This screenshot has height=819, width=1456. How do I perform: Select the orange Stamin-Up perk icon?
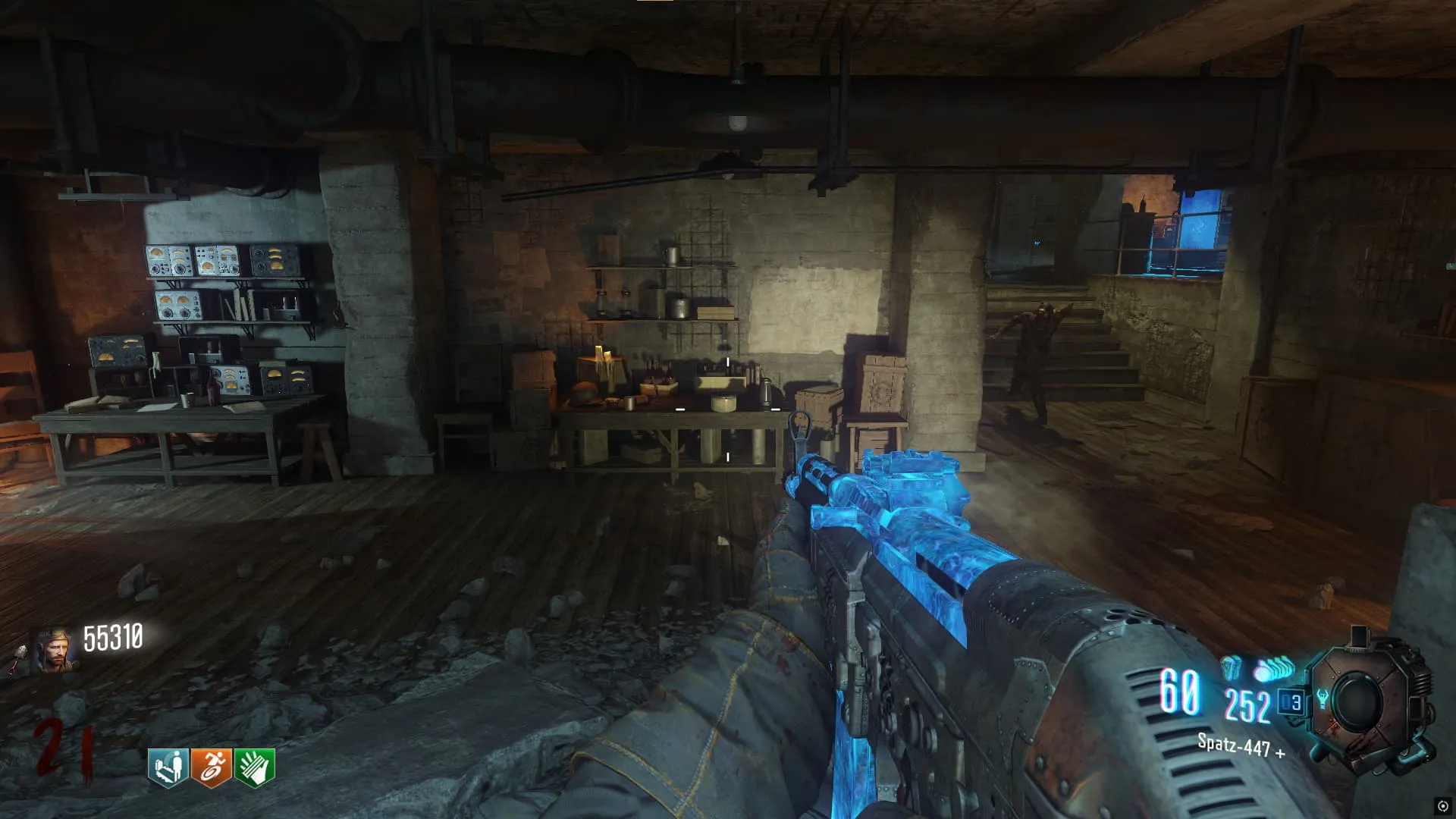point(212,767)
